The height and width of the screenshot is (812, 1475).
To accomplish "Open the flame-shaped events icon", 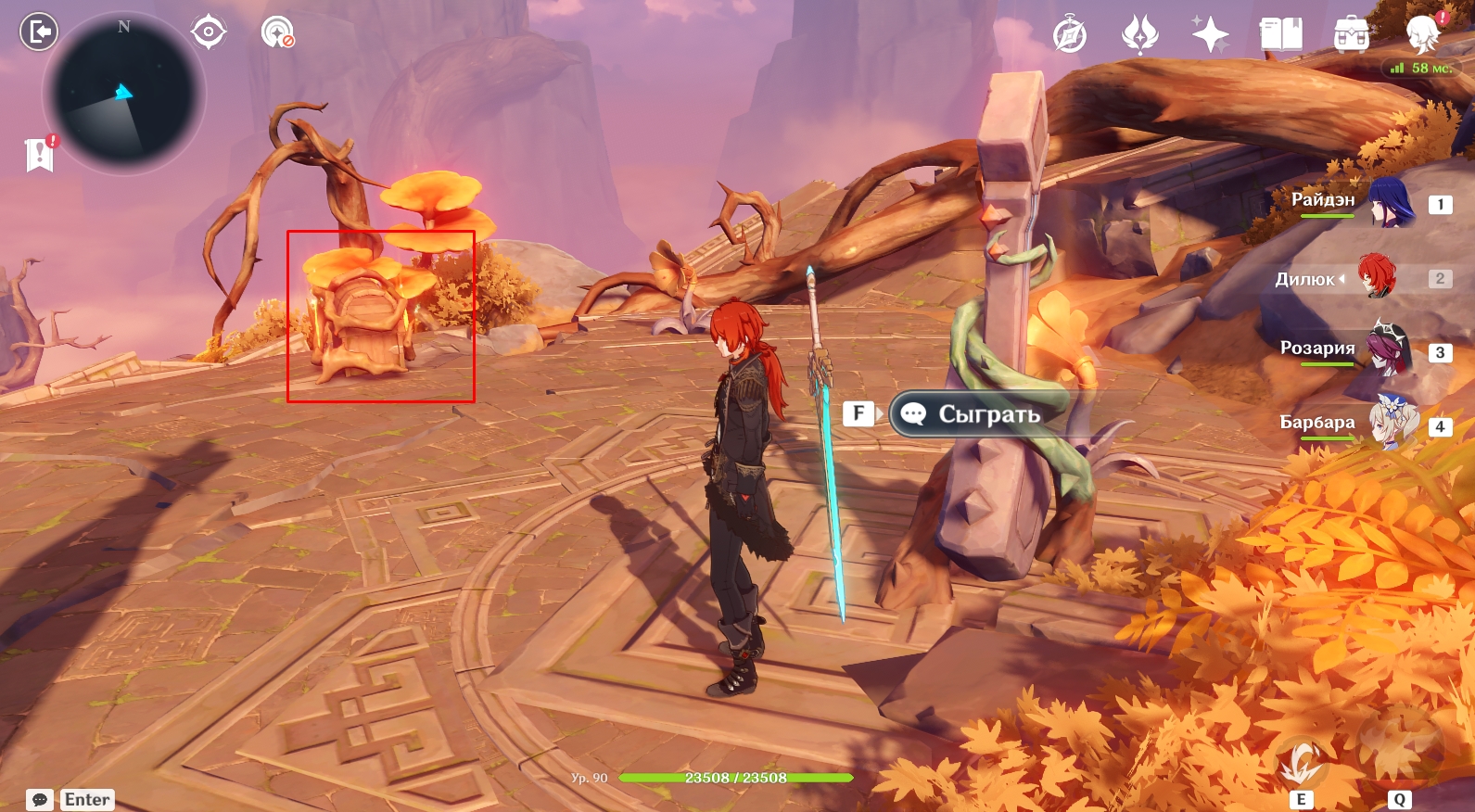I will pyautogui.click(x=1139, y=35).
